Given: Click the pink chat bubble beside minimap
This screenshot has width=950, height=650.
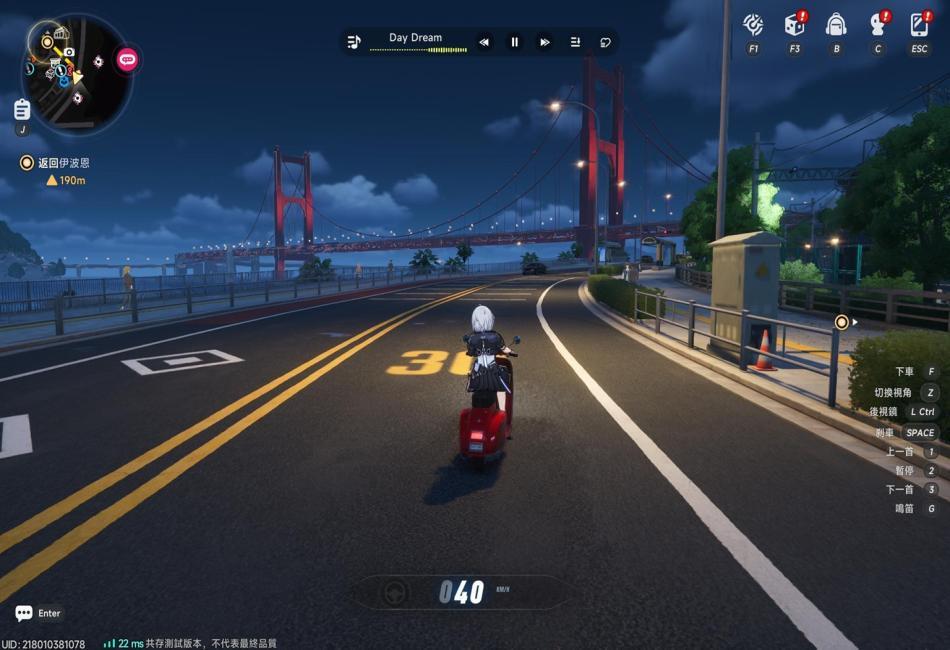Looking at the screenshot, I should click(x=127, y=60).
